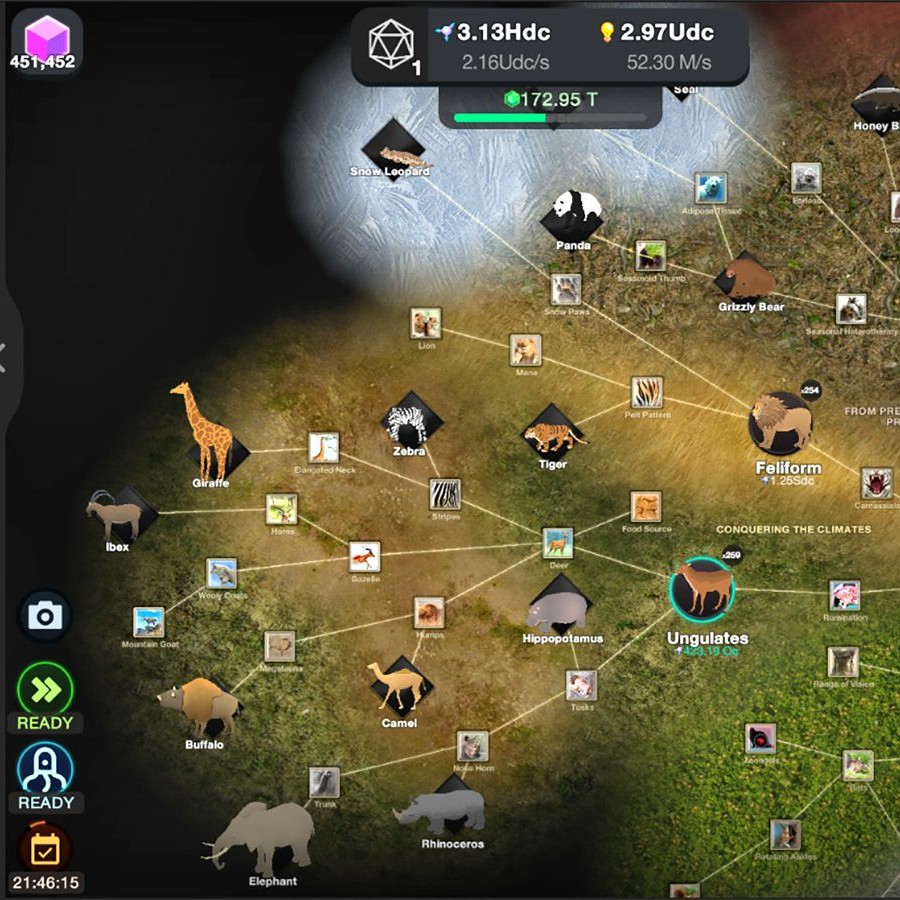Viewport: 900px width, 900px height.
Task: Pick the Pelt Pattern upgrade node
Action: coord(647,392)
